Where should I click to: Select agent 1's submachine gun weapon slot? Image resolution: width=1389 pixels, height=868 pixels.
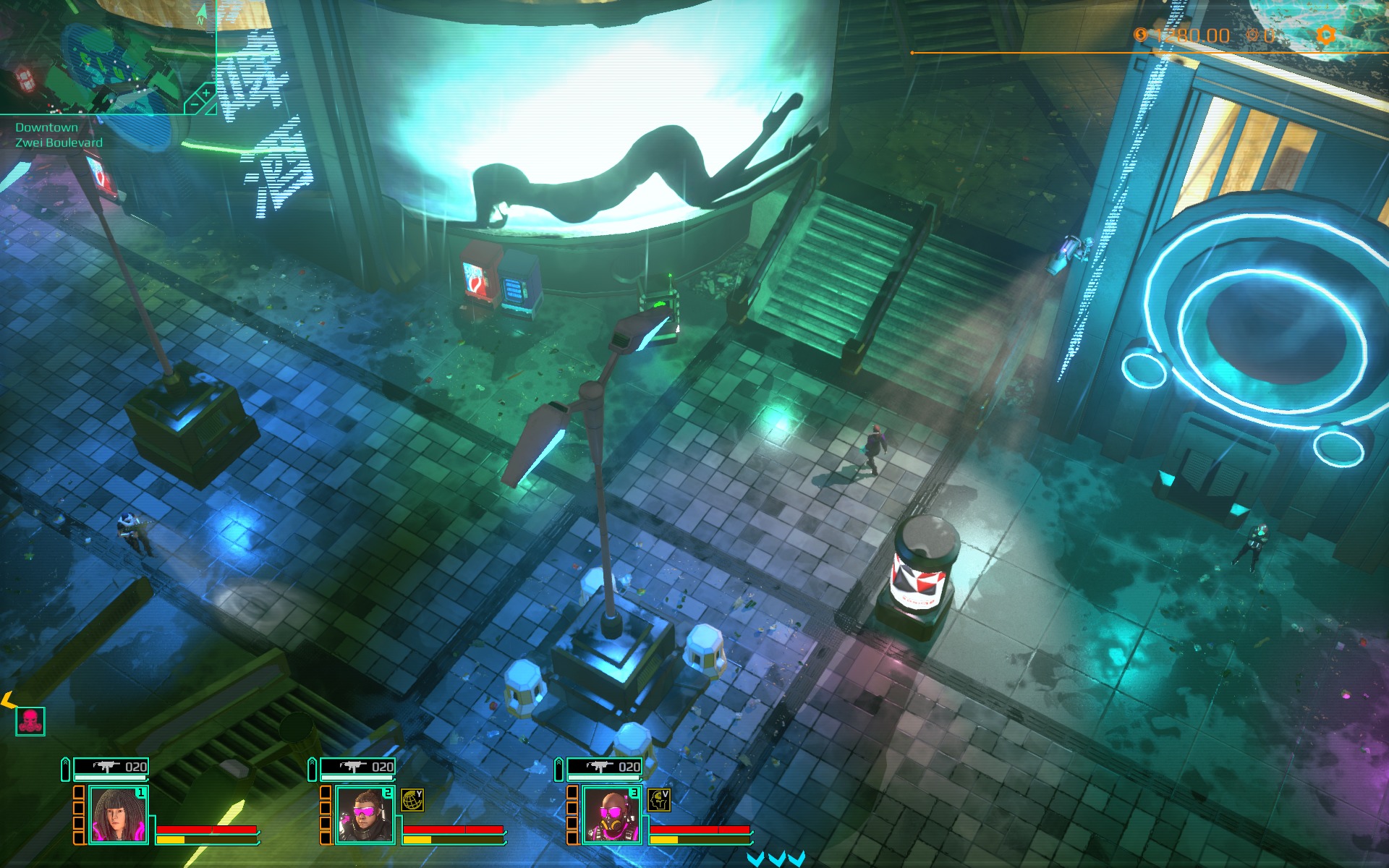[111, 767]
